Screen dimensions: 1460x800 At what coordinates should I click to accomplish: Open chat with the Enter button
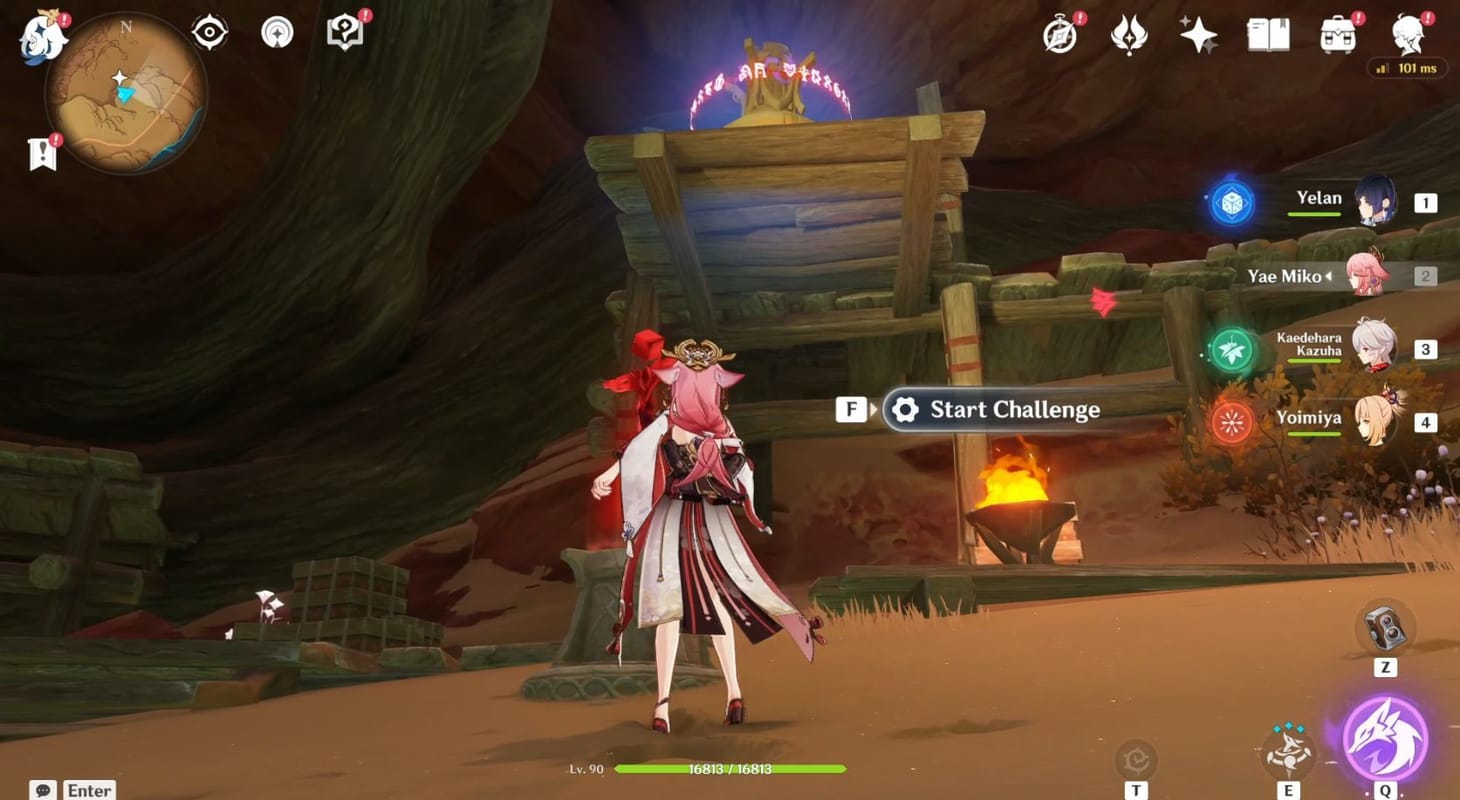[x=88, y=790]
